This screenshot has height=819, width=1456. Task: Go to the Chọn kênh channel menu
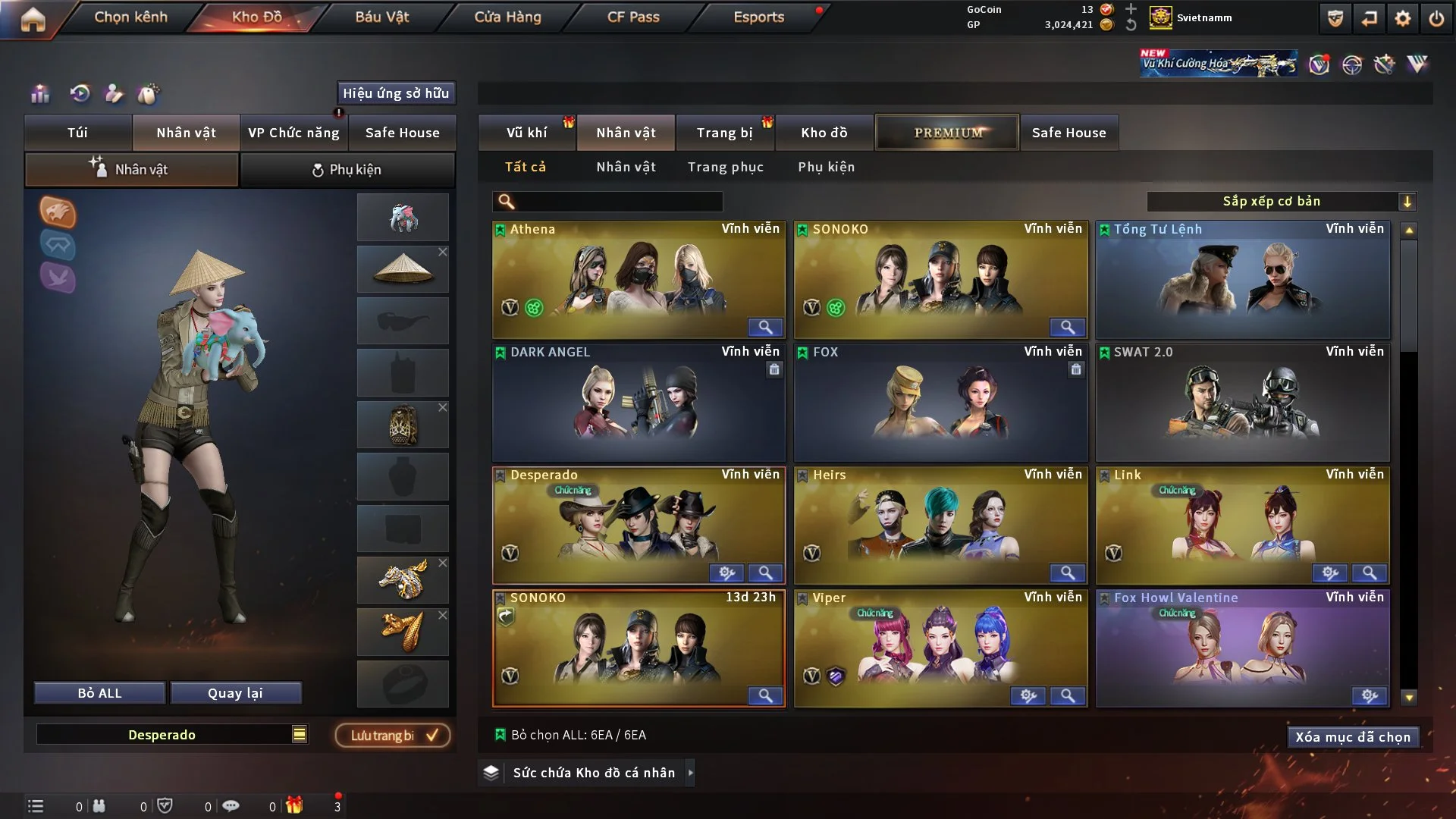(x=130, y=17)
